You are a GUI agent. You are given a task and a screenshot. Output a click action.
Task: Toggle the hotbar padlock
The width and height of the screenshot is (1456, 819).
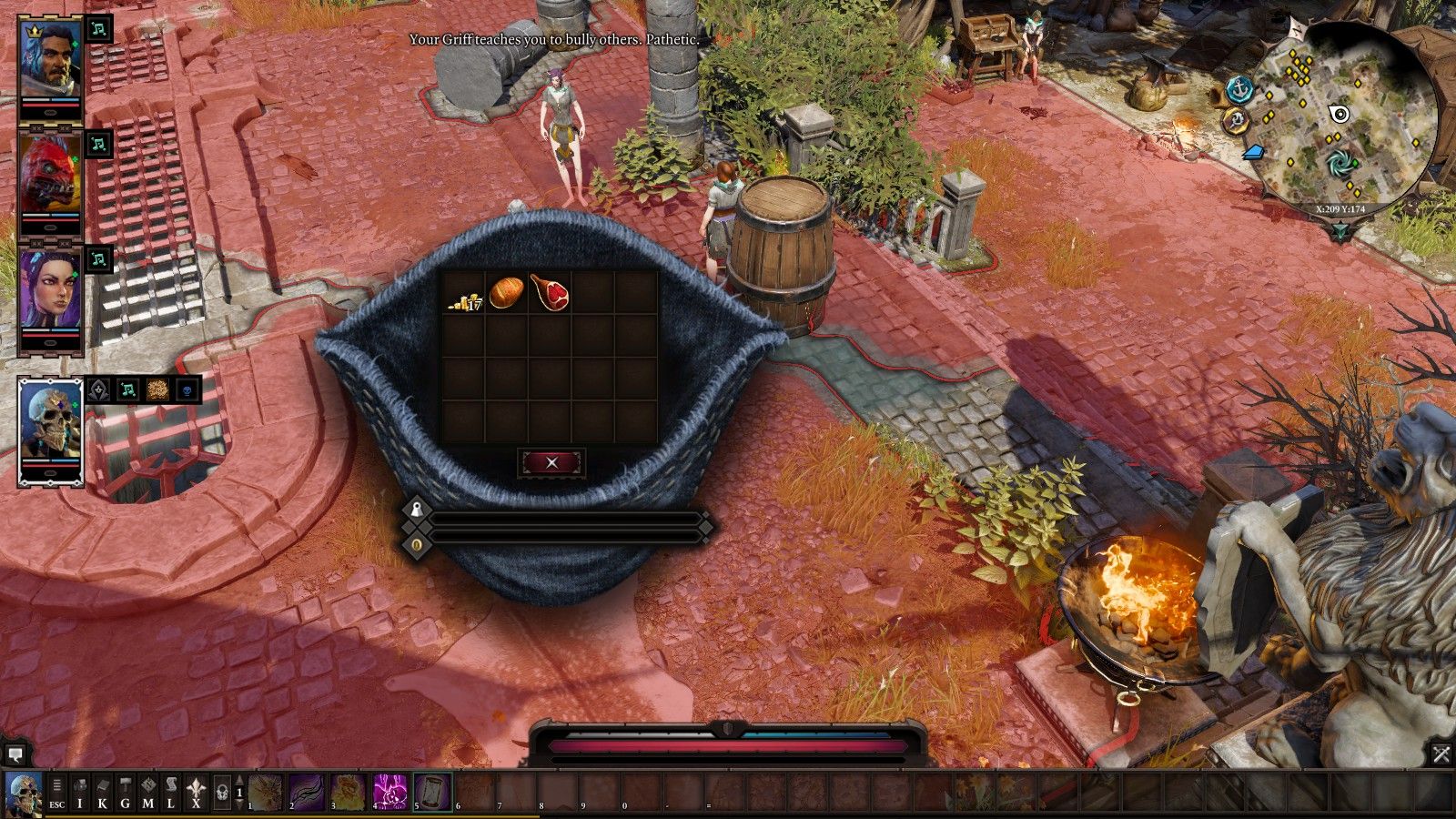(221, 793)
